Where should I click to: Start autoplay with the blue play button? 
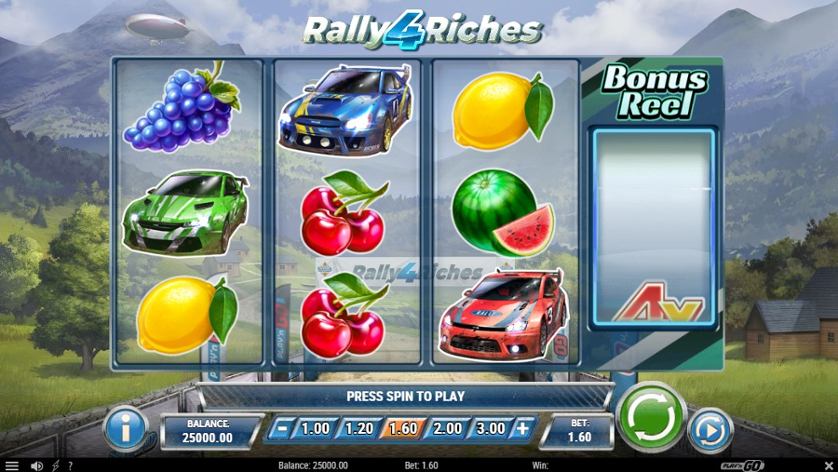(710, 429)
